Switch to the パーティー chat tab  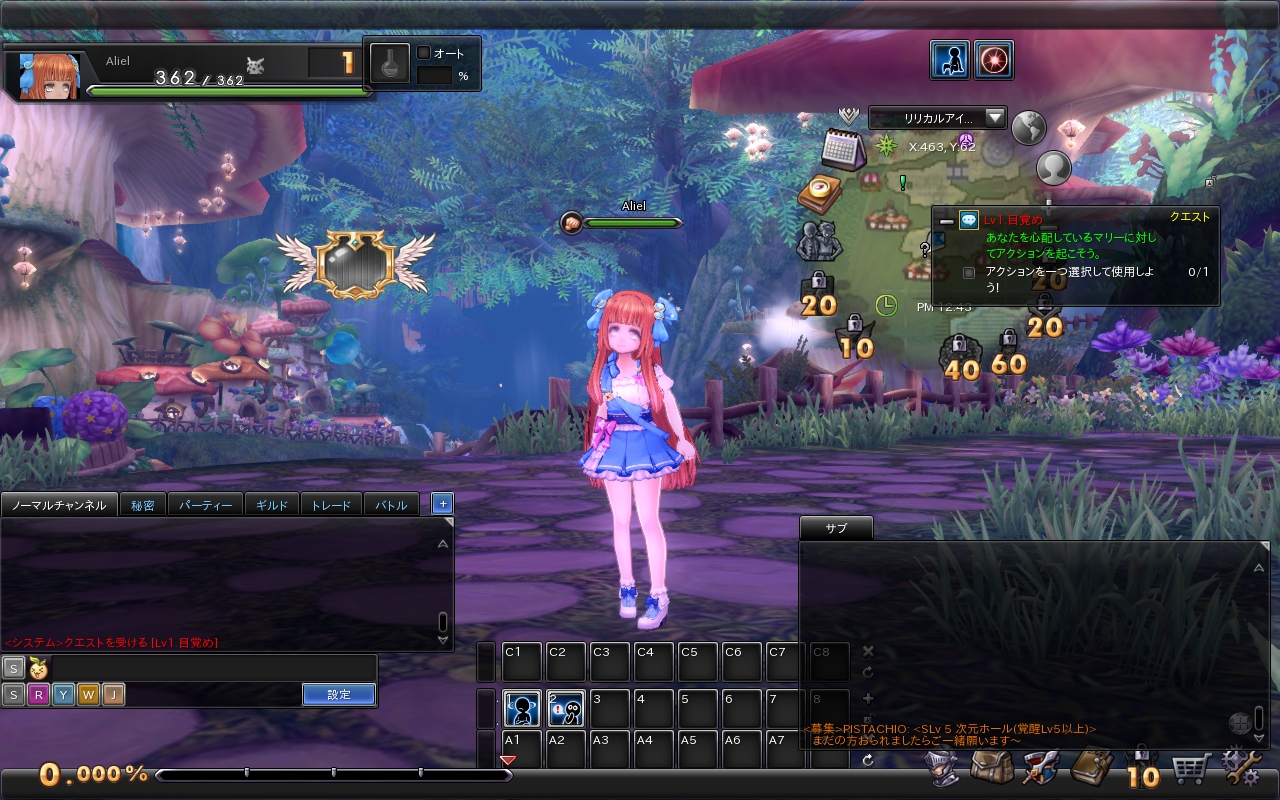(x=206, y=505)
